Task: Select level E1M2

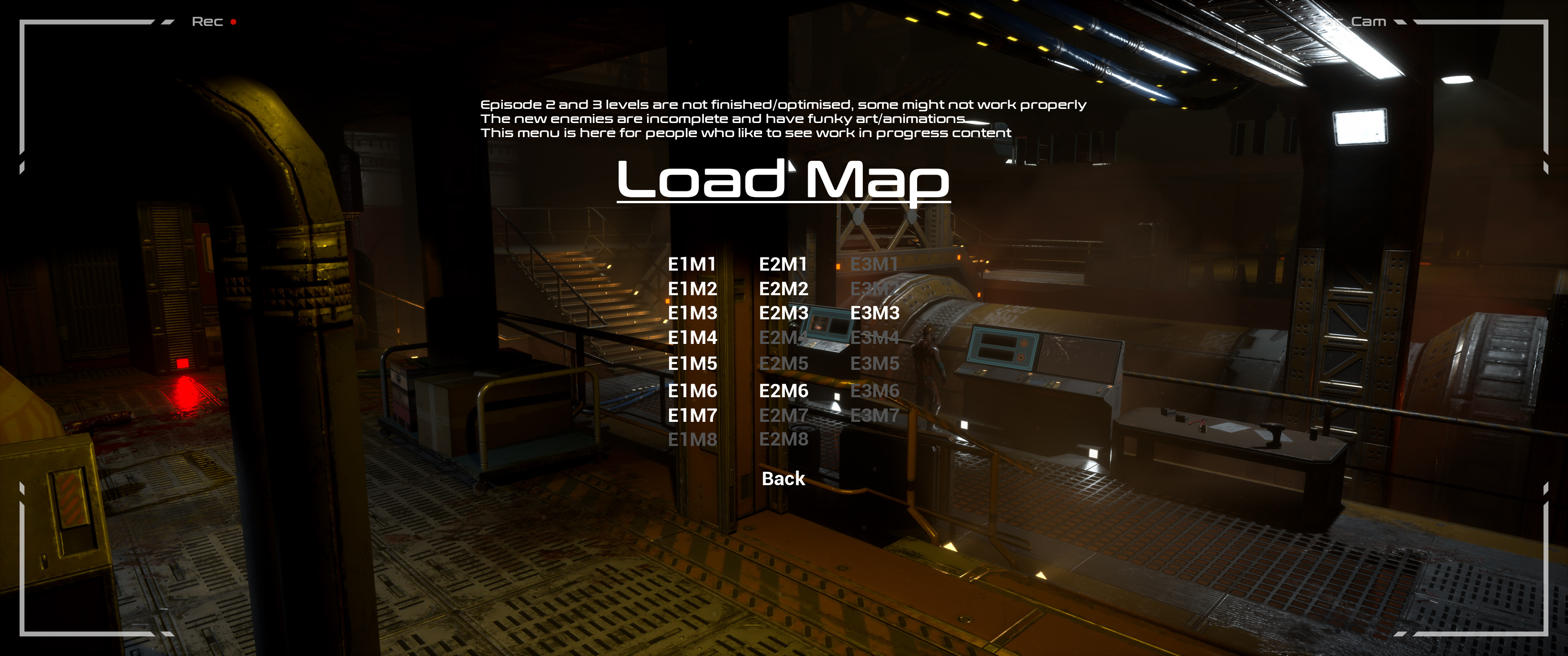Action: [x=693, y=290]
